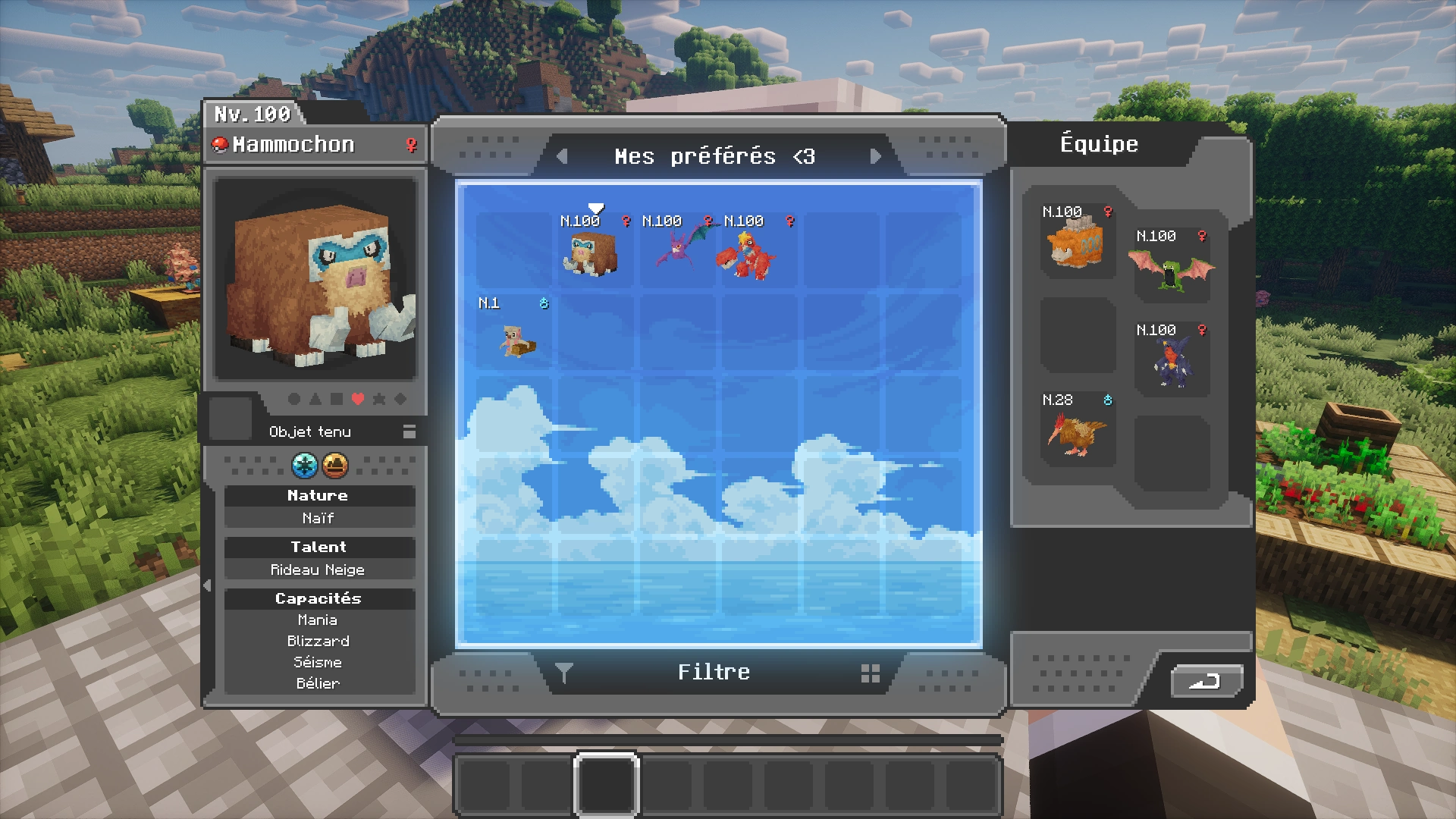Viewport: 1456px width, 819px height.
Task: Toggle the red heart mark under Mammochon's portrait
Action: point(357,399)
